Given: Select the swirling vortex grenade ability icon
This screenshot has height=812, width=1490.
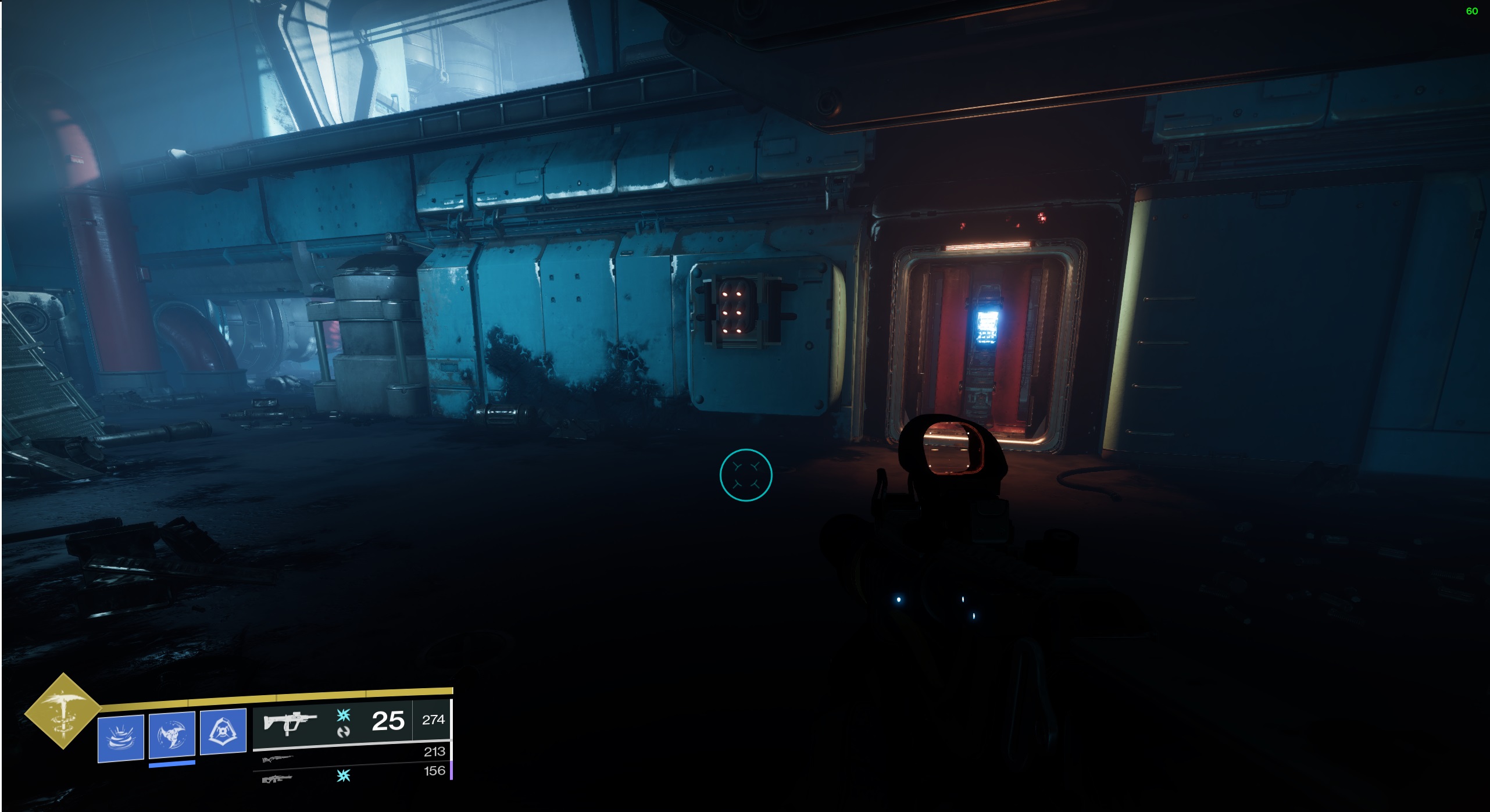Looking at the screenshot, I should pos(121,738).
